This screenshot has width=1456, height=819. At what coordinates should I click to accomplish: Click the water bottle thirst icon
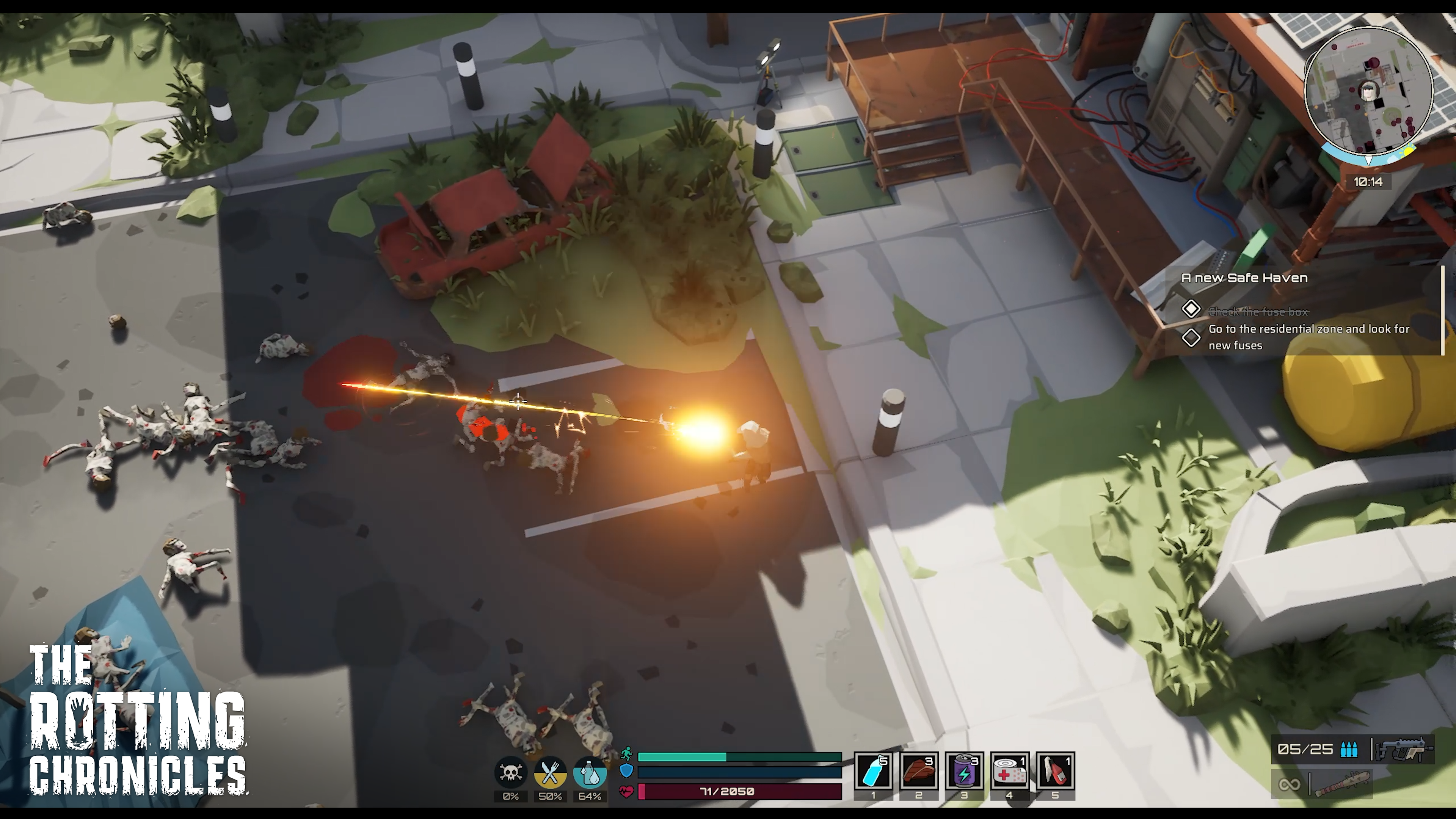click(590, 773)
